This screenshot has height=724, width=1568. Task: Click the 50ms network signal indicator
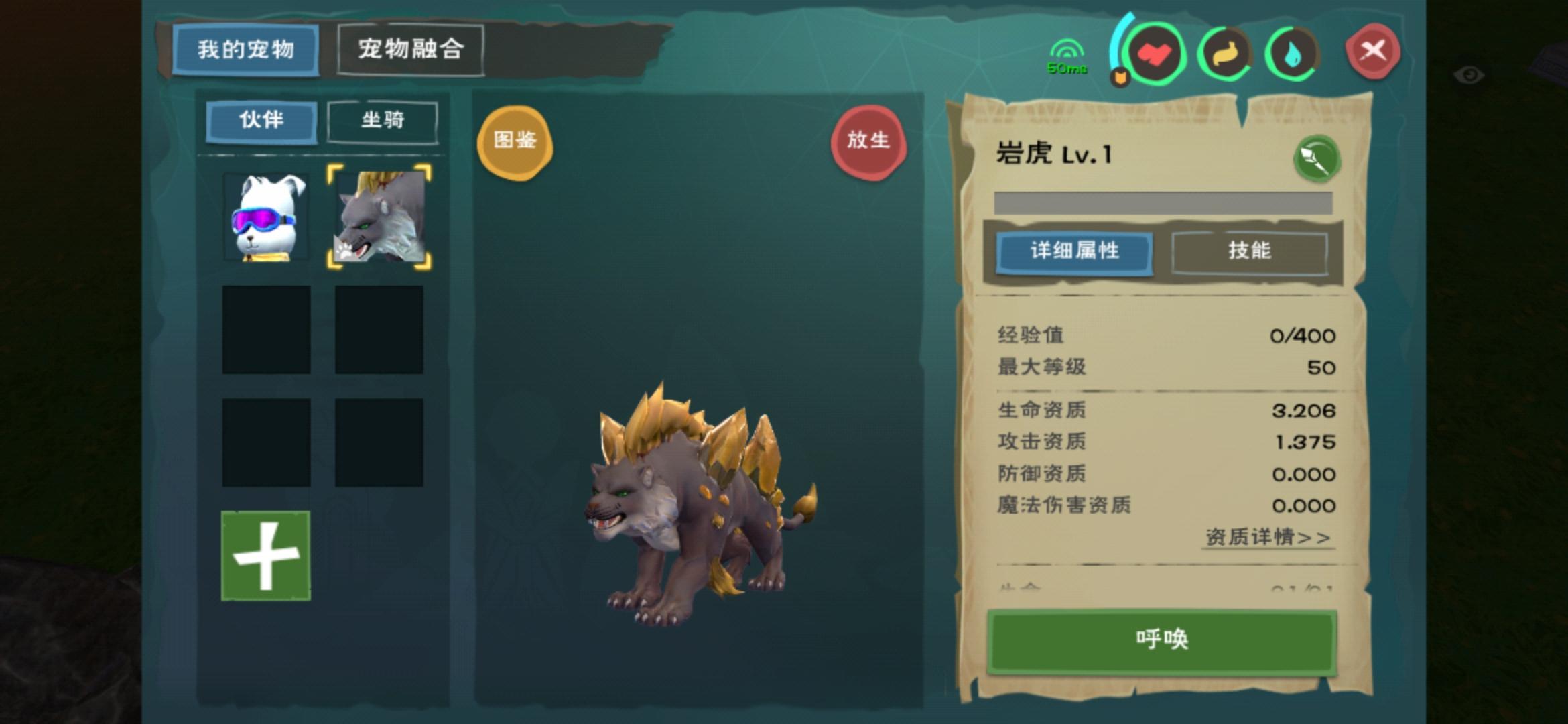point(1067,54)
